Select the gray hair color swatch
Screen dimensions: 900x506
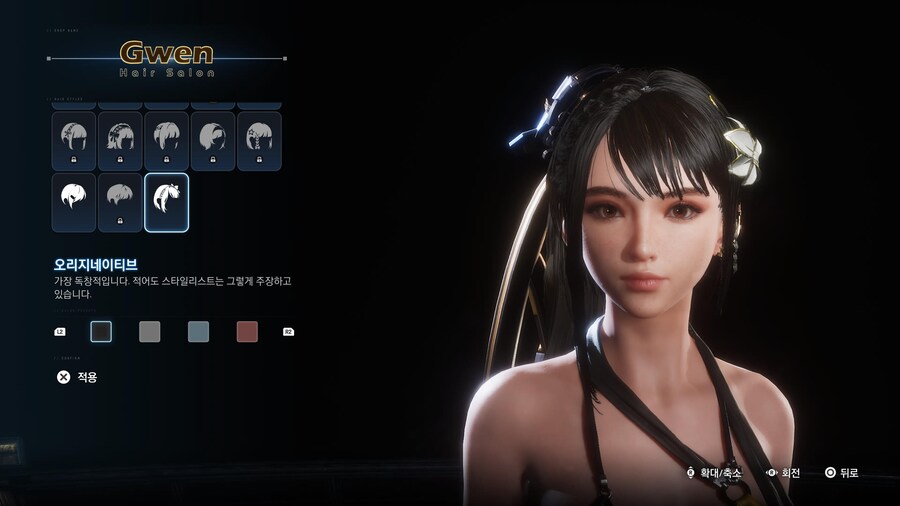(x=149, y=332)
